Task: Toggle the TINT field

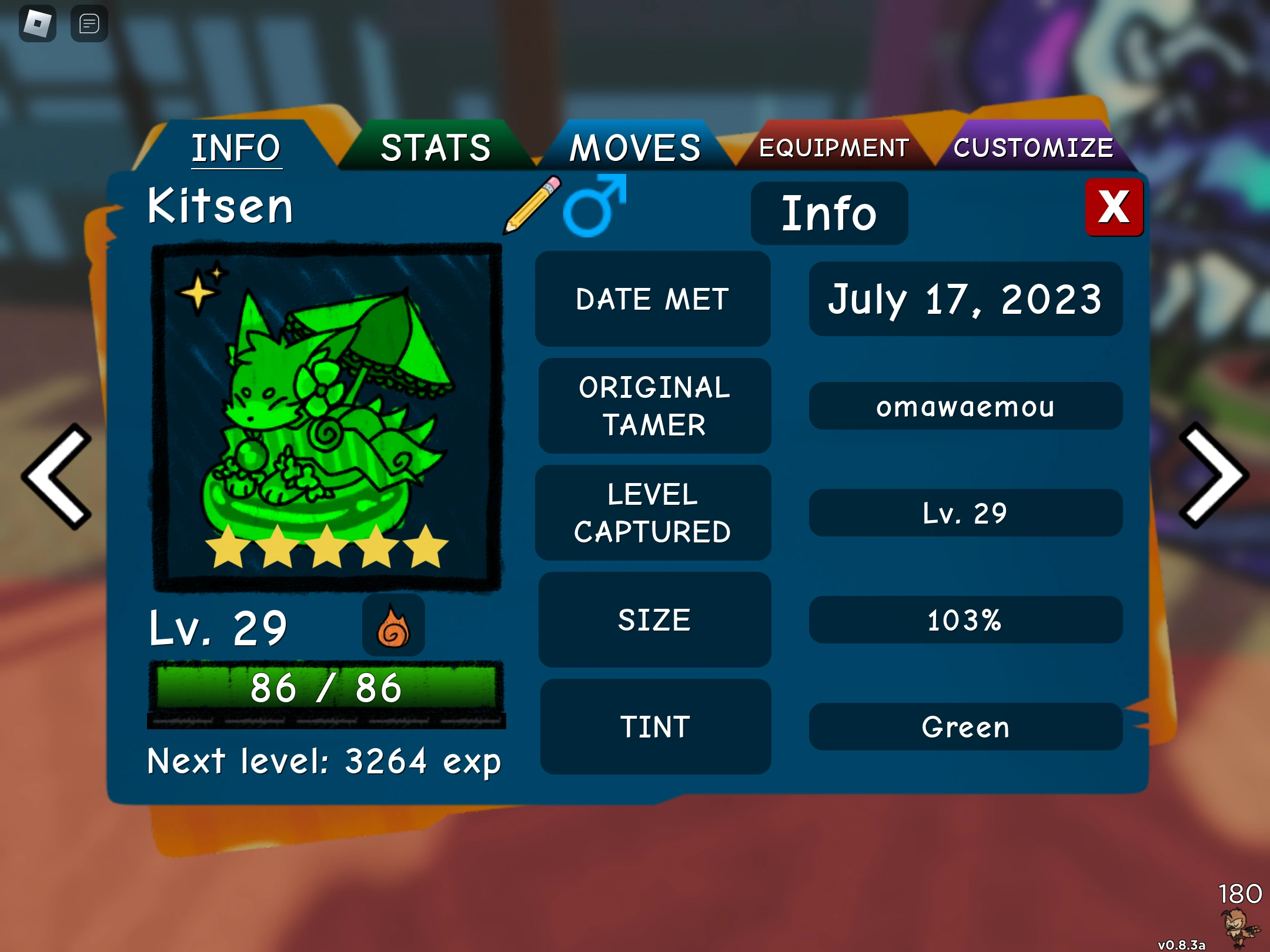Action: tap(654, 727)
